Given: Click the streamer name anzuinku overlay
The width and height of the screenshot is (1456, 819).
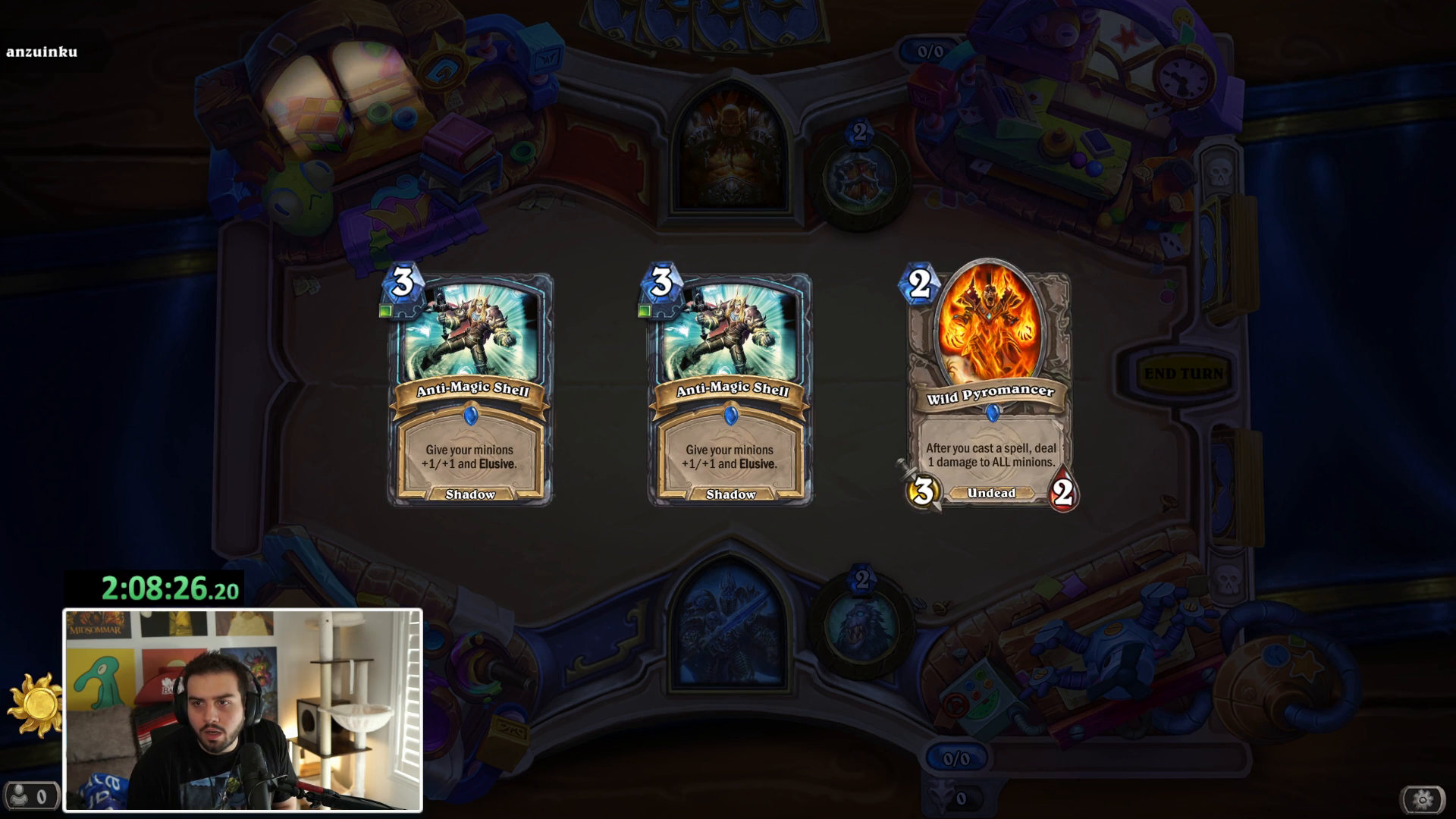Looking at the screenshot, I should pos(42,52).
